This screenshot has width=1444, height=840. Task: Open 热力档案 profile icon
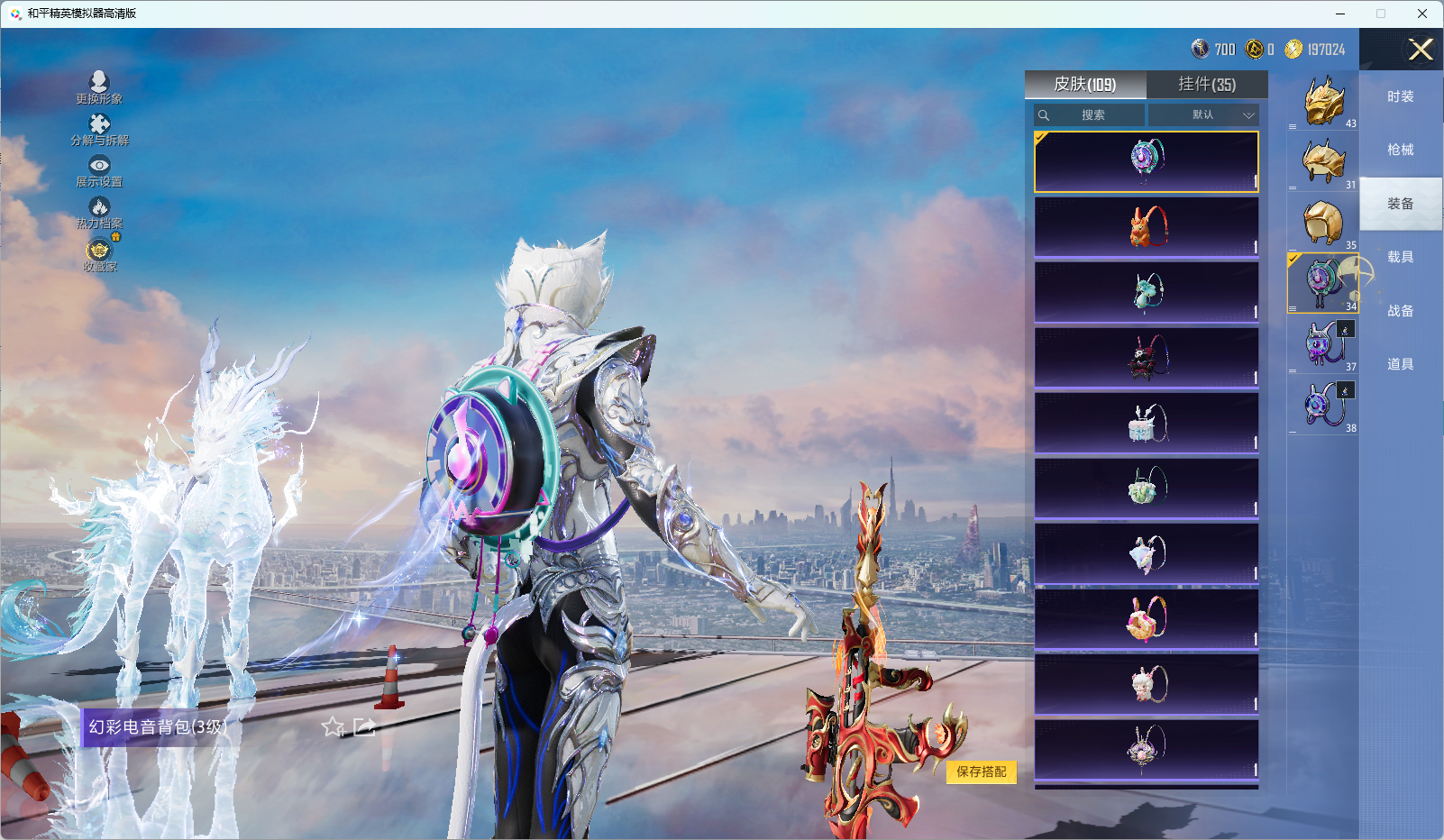(99, 211)
